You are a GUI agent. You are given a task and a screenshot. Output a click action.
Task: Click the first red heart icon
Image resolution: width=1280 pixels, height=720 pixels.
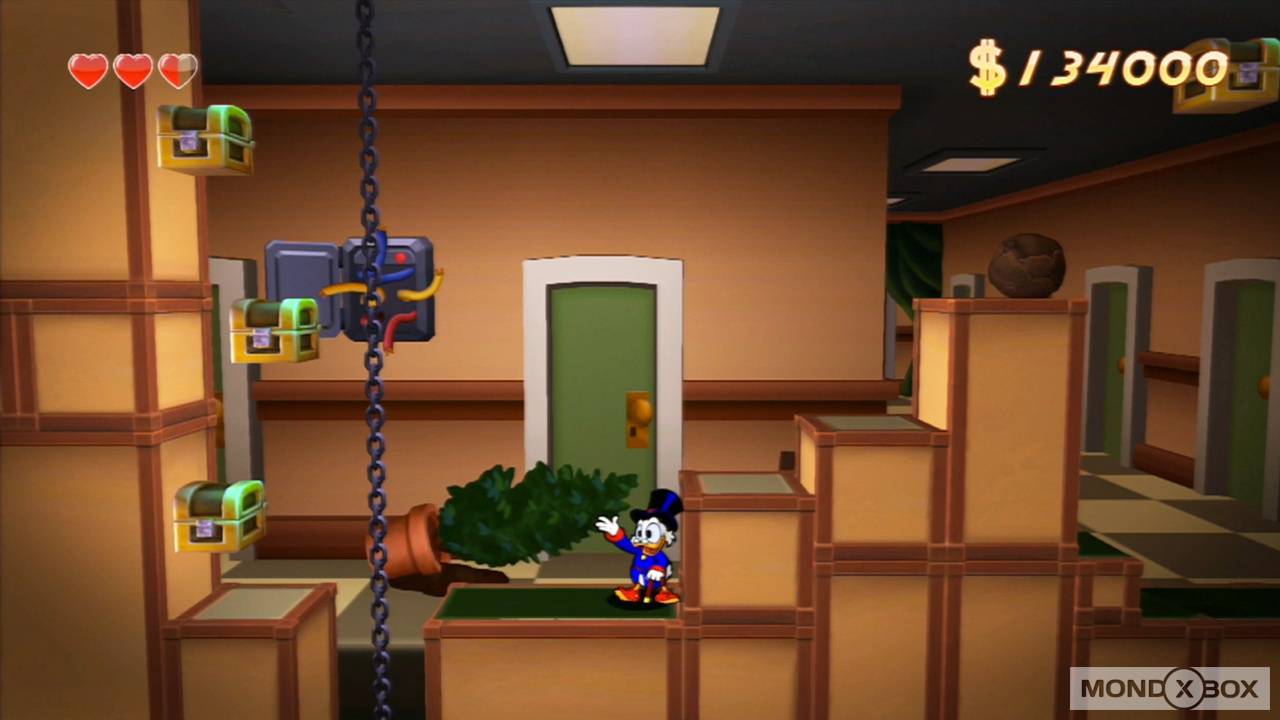88,70
